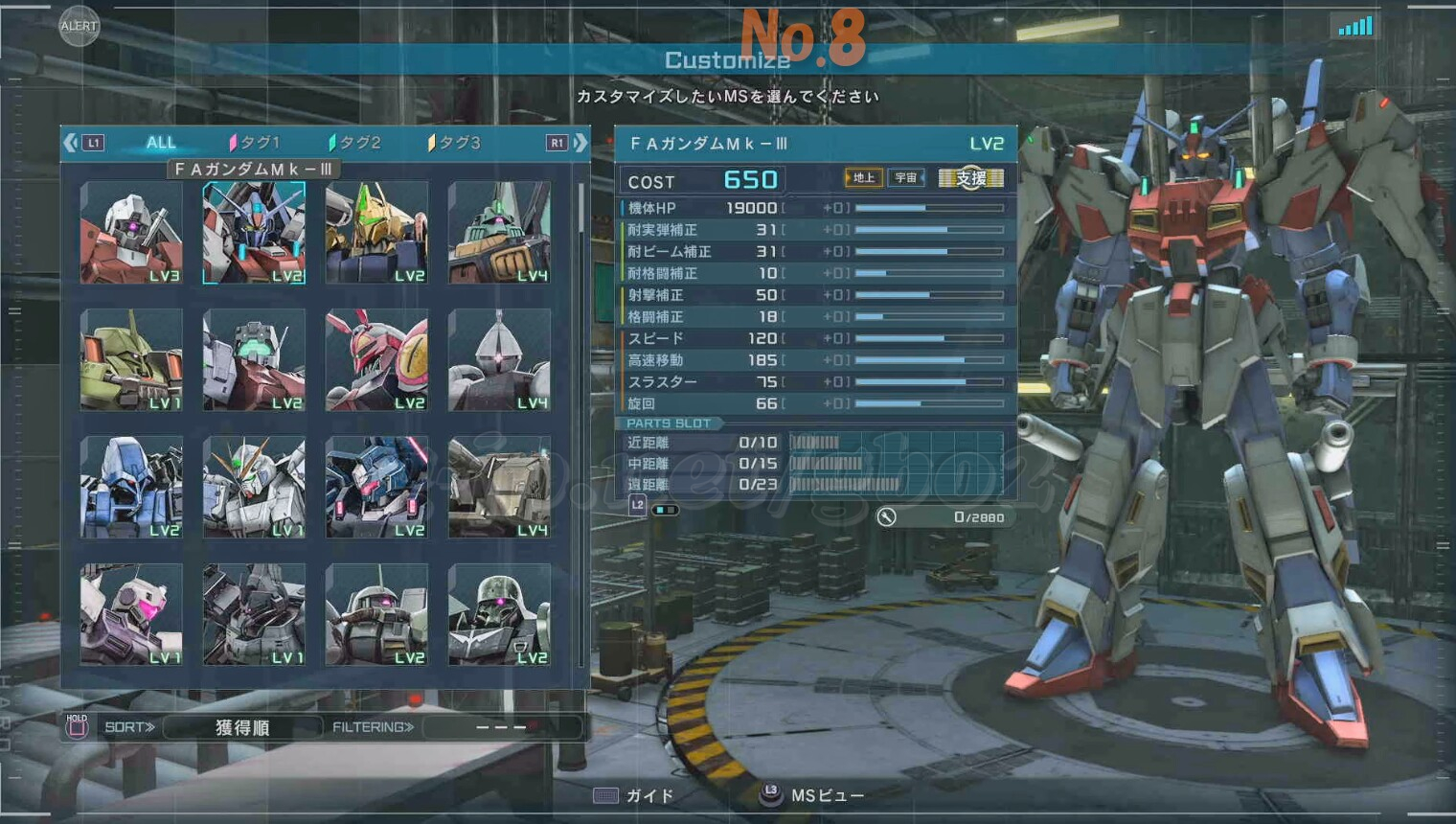Select the white suit with pink shield LV1
This screenshot has height=824, width=1456.
pyautogui.click(x=131, y=614)
